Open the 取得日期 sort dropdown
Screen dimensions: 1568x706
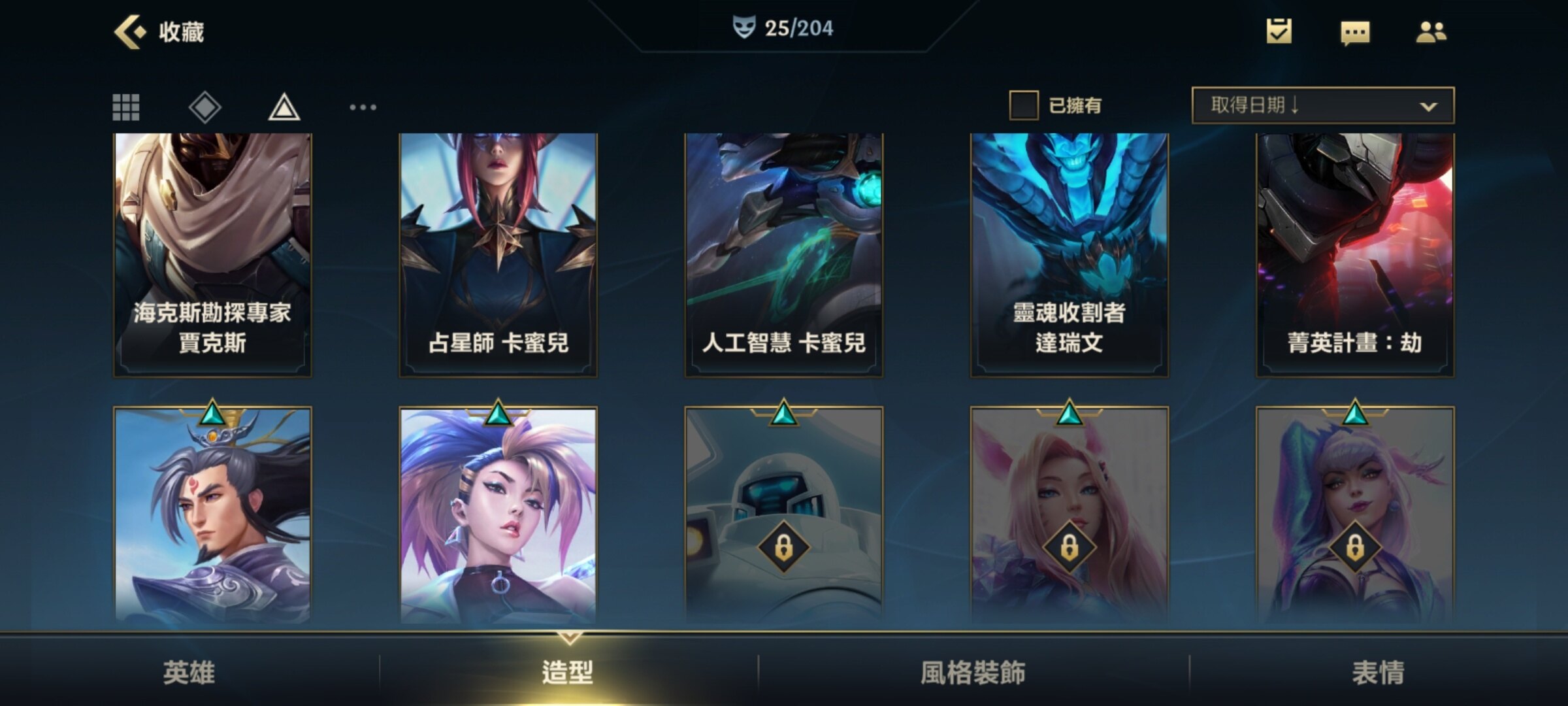[x=1322, y=105]
